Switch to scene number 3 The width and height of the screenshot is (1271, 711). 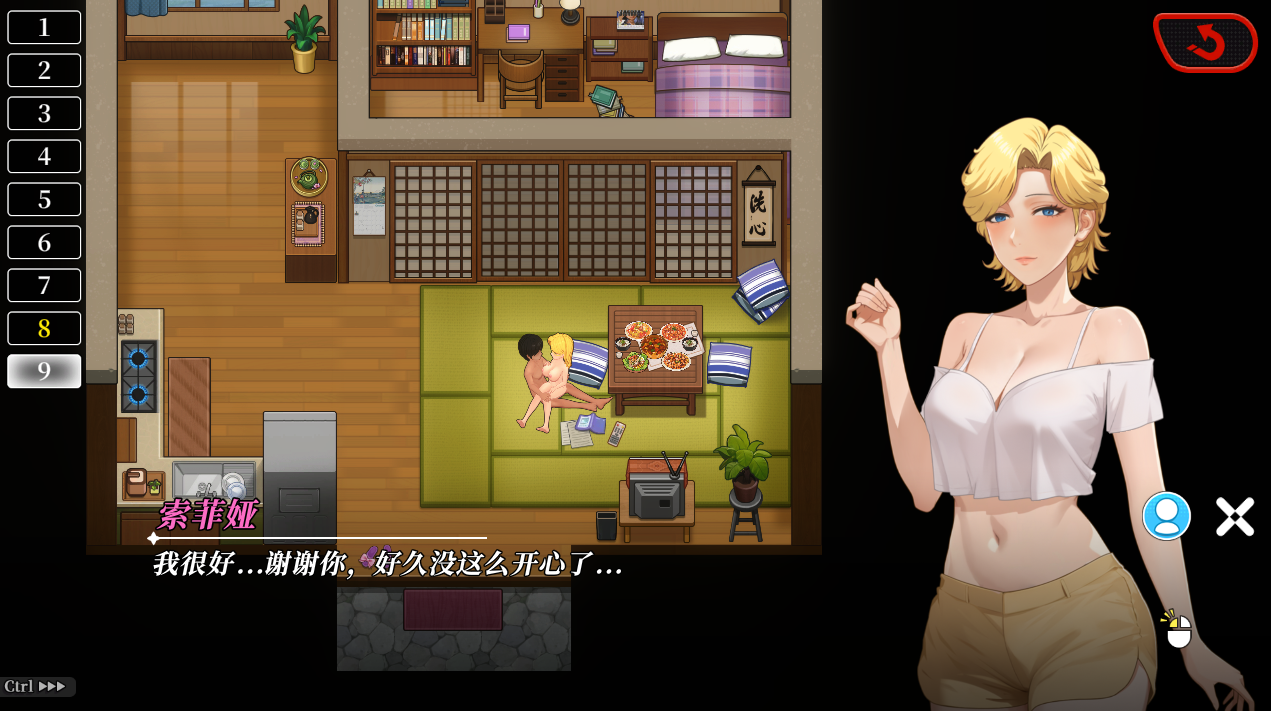tap(44, 113)
